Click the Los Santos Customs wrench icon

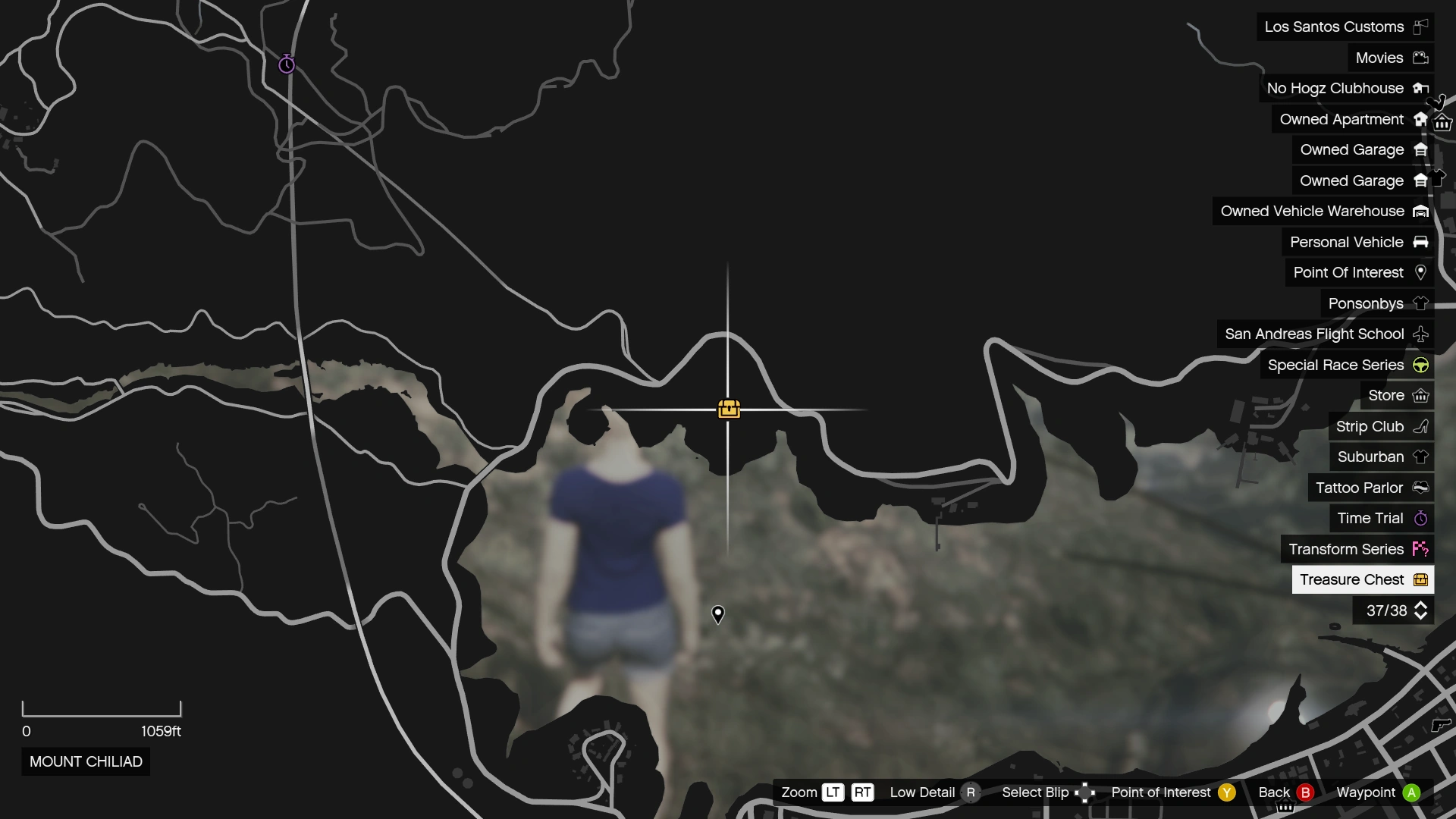[x=1421, y=27]
